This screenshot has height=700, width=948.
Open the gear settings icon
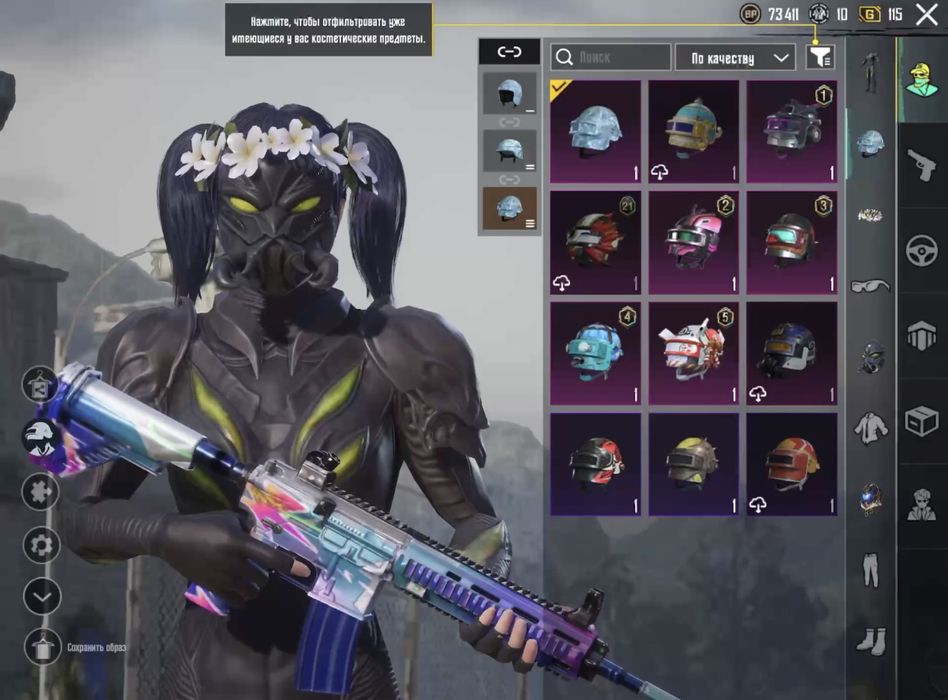click(42, 545)
